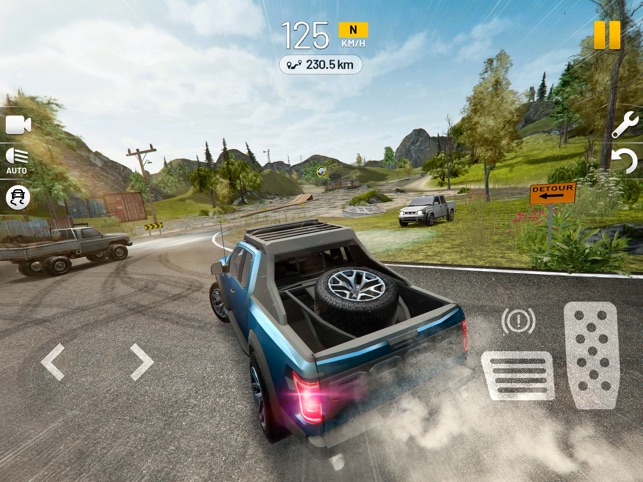Open the wrench repair icon
This screenshot has width=643, height=482.
tap(624, 125)
